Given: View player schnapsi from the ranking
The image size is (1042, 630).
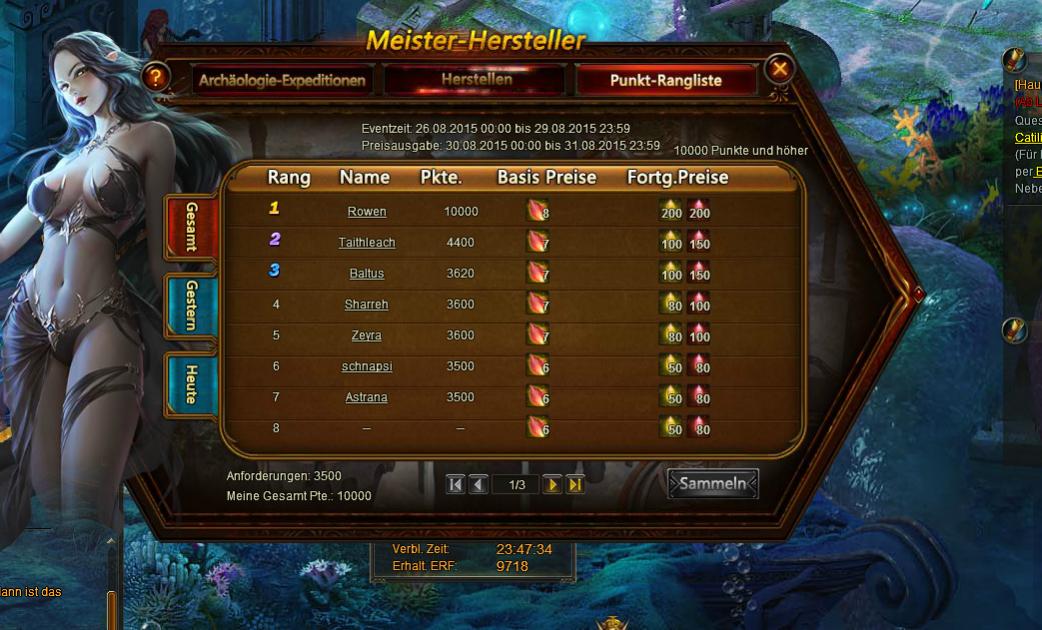Looking at the screenshot, I should pyautogui.click(x=367, y=367).
